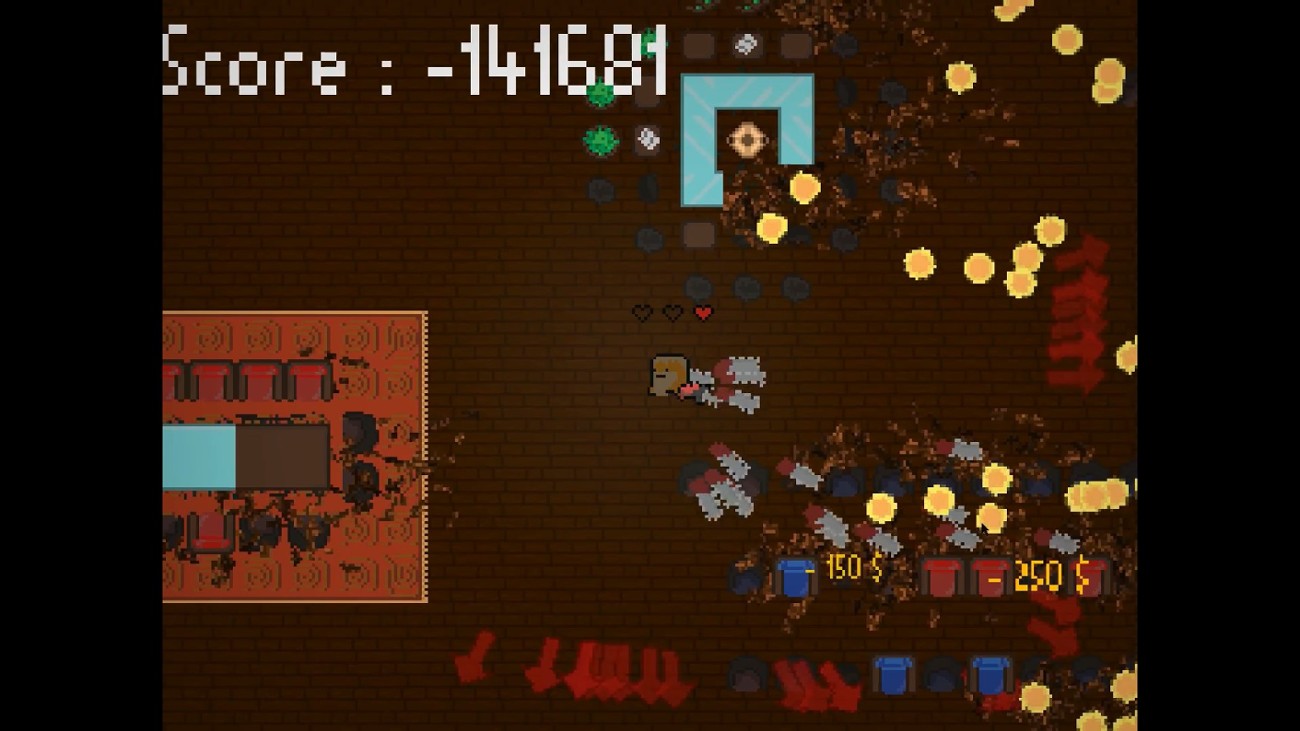This screenshot has width=1300, height=731.
Task: Click a green spiky enemy near the score
Action: (598, 92)
